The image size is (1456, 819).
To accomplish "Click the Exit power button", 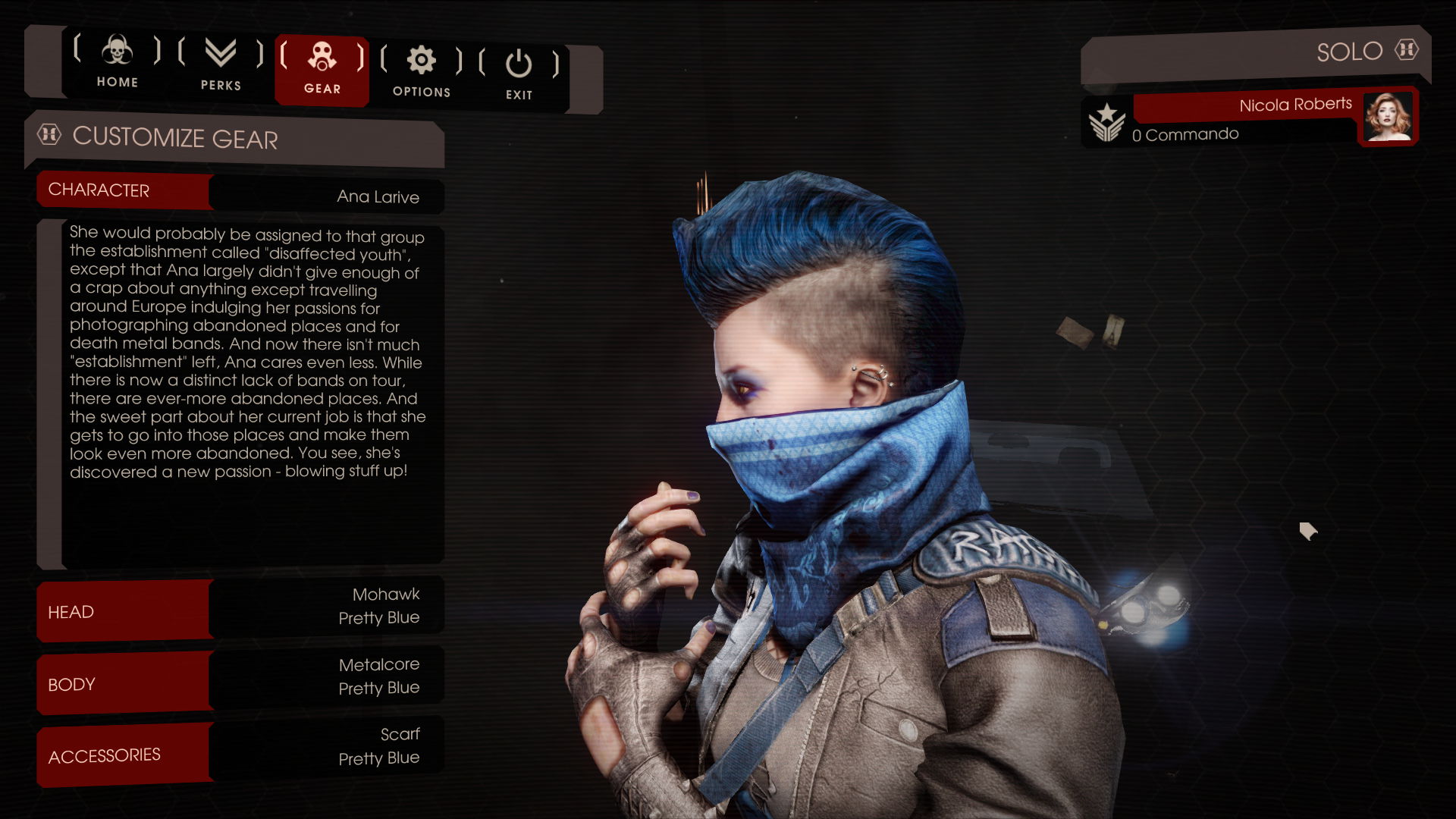I will [x=519, y=74].
